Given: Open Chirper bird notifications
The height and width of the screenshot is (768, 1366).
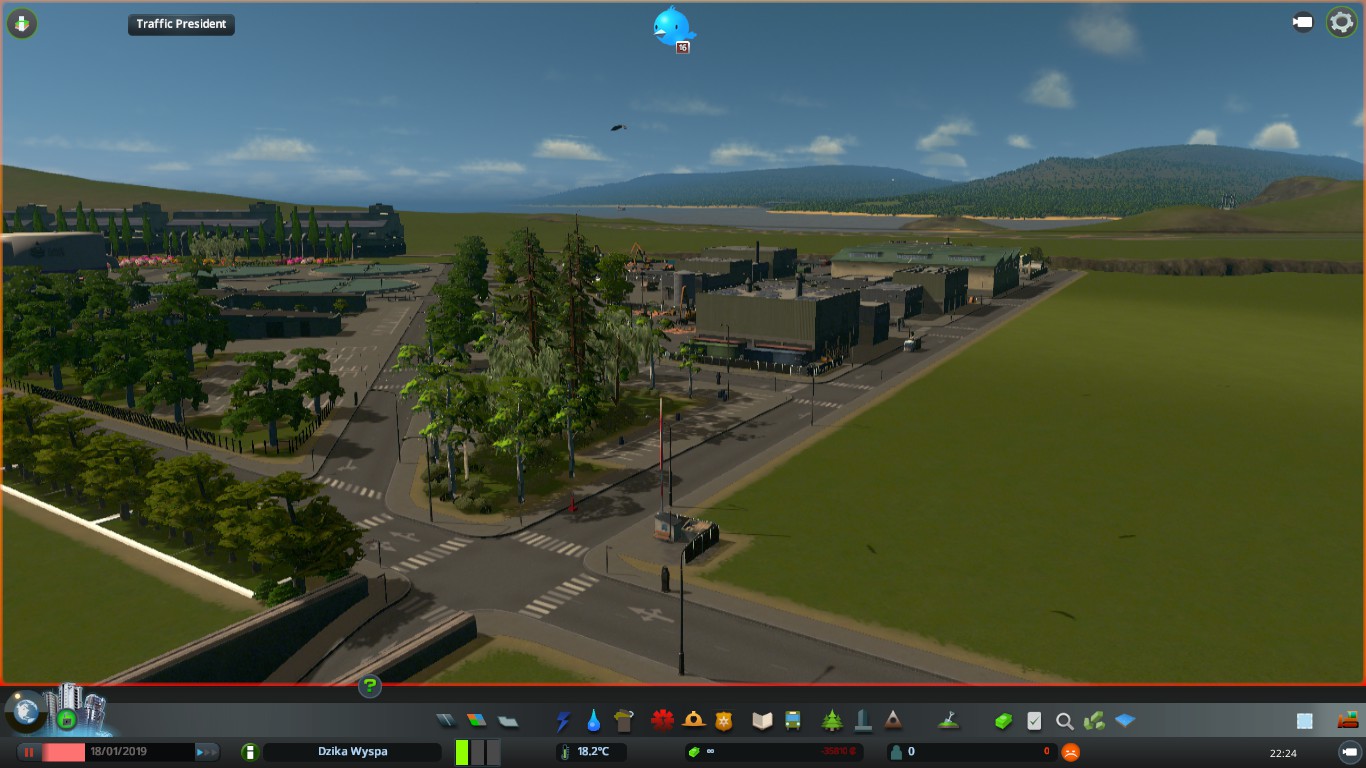Looking at the screenshot, I should 672,27.
